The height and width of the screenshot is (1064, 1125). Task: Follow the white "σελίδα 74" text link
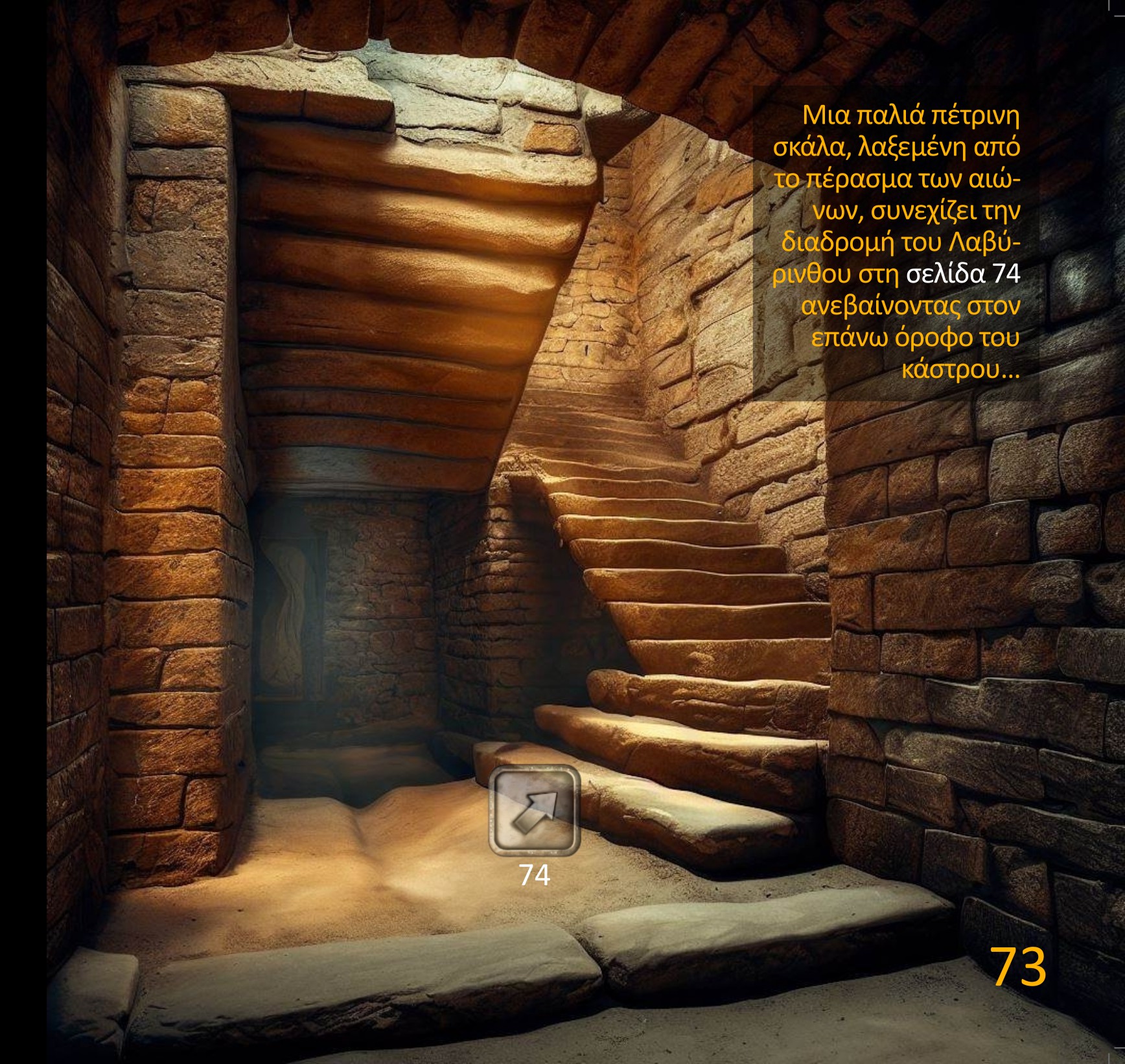tap(962, 274)
